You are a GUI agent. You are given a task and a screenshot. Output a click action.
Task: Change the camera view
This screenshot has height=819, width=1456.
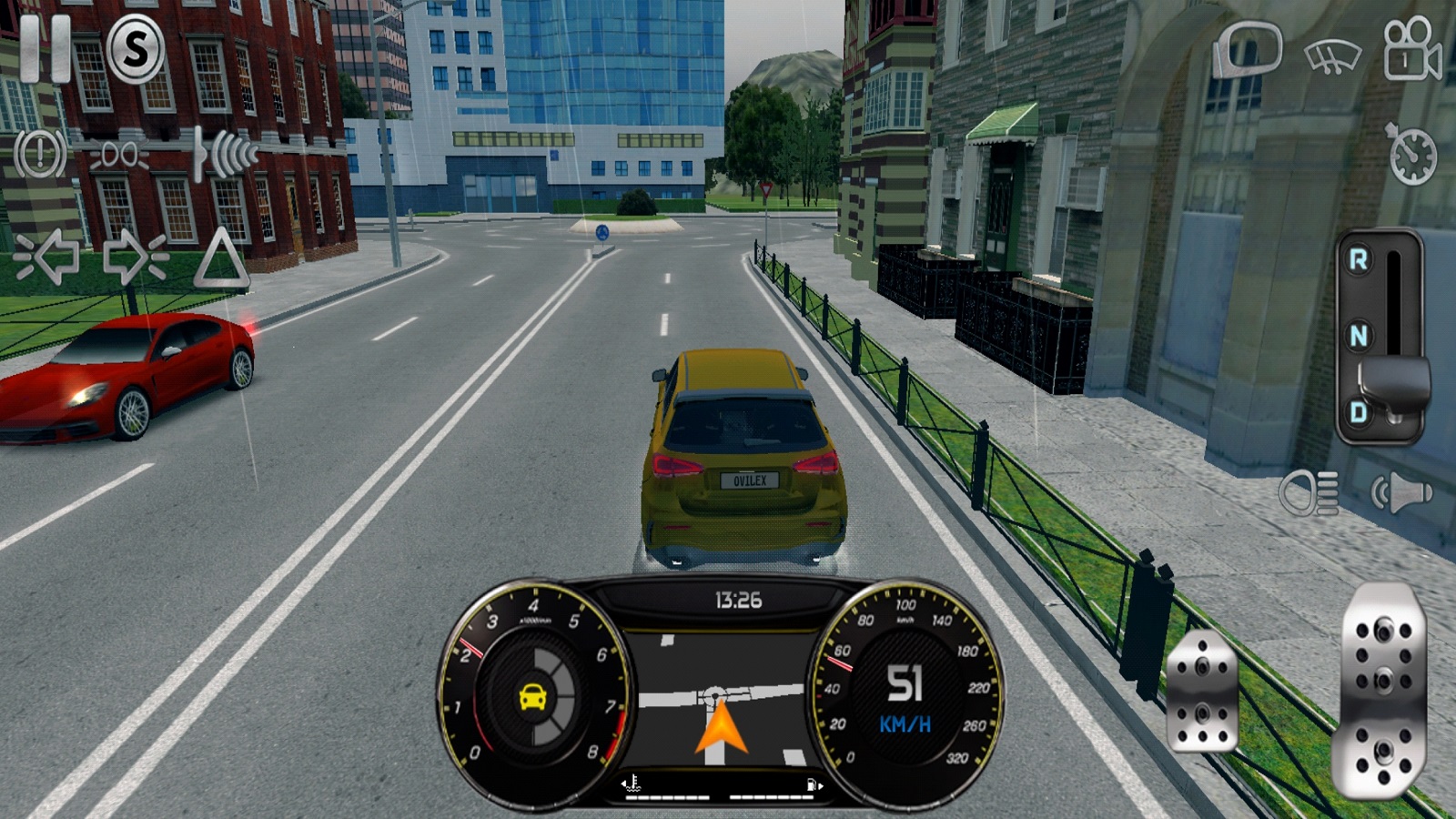click(x=1410, y=50)
